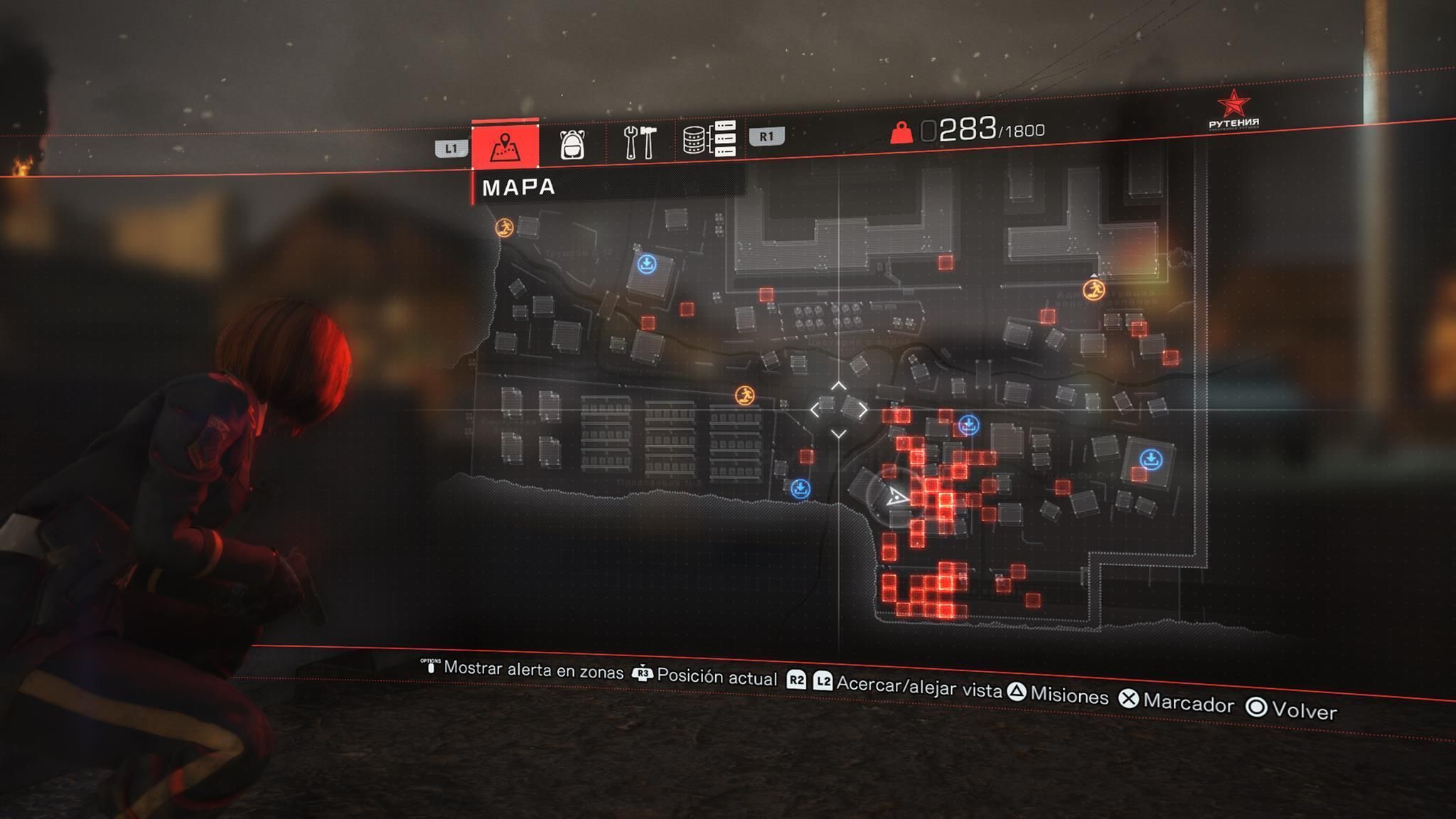Open the database archive tab
The width and height of the screenshot is (1456, 819).
[708, 139]
